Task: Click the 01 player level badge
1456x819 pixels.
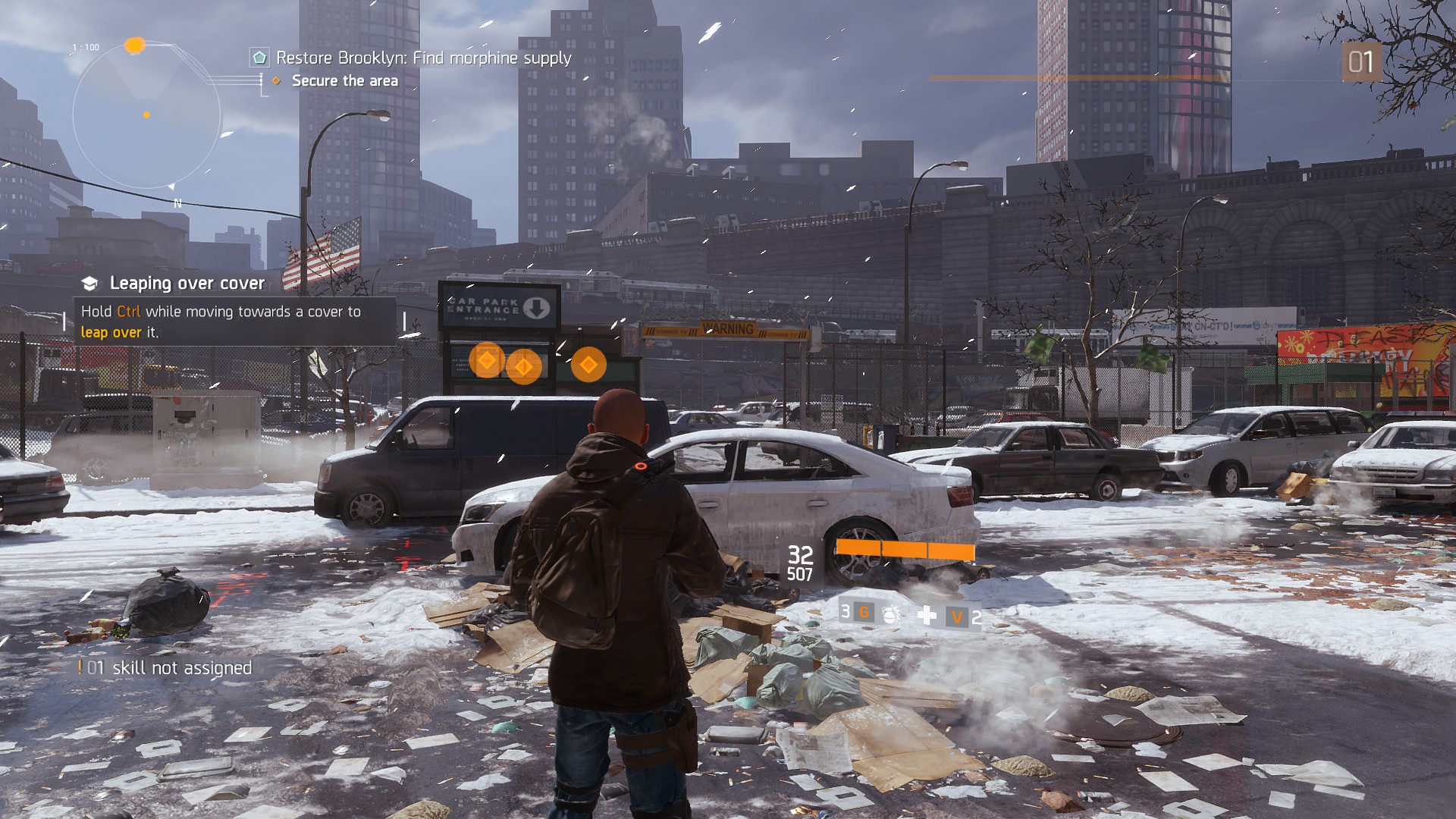Action: point(1360,62)
